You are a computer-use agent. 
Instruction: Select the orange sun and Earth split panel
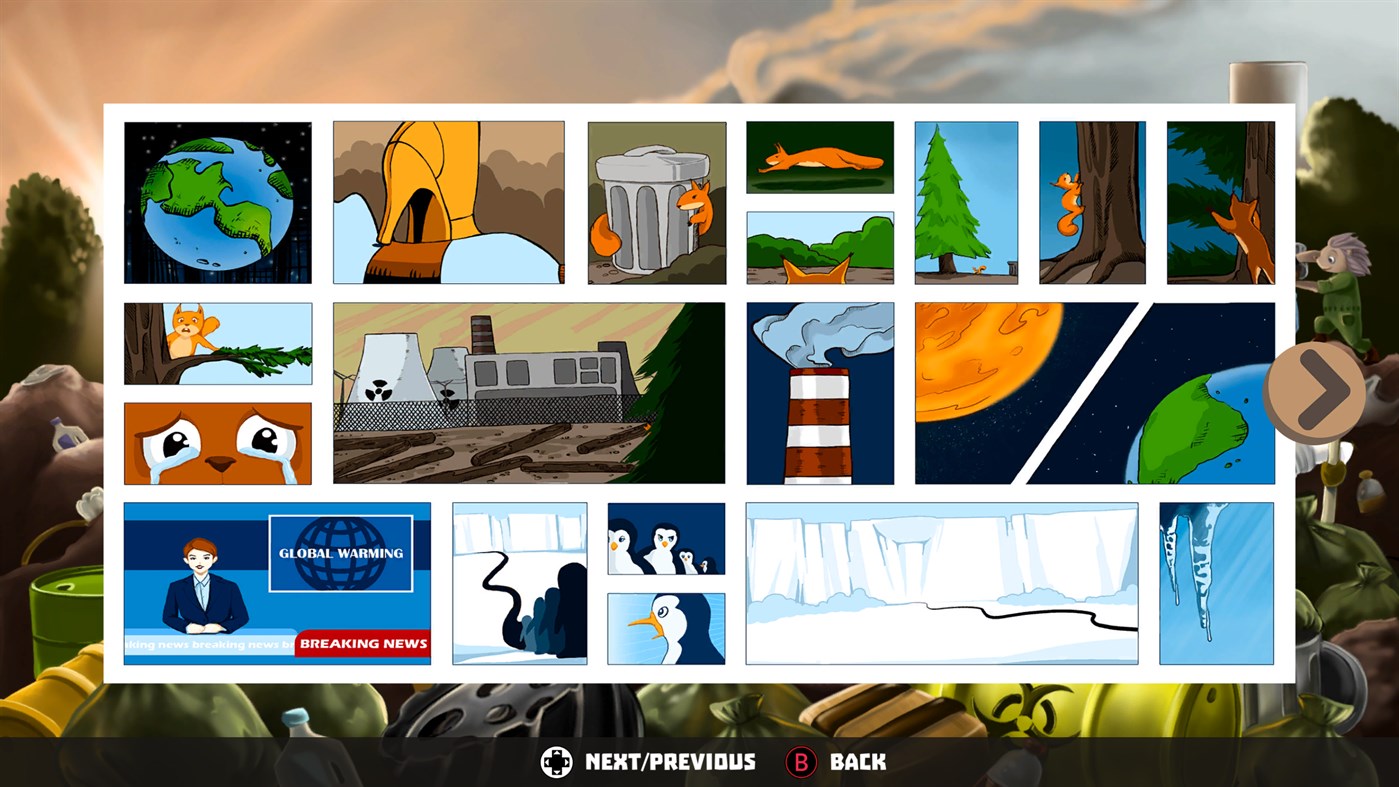[1094, 391]
